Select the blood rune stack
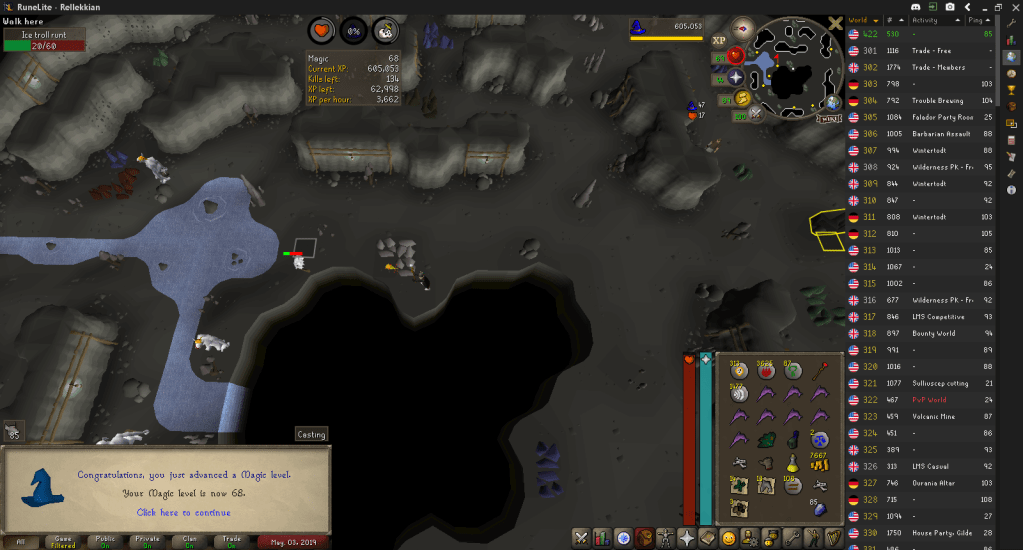1023x550 pixels. point(766,372)
